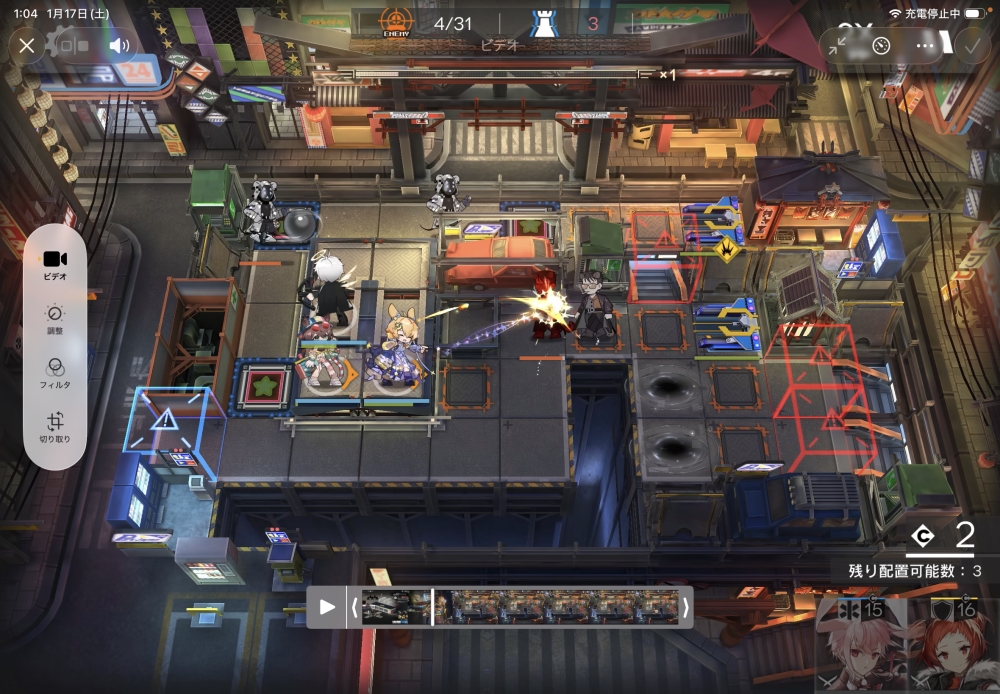Close the video editor with the X button

pyautogui.click(x=27, y=45)
